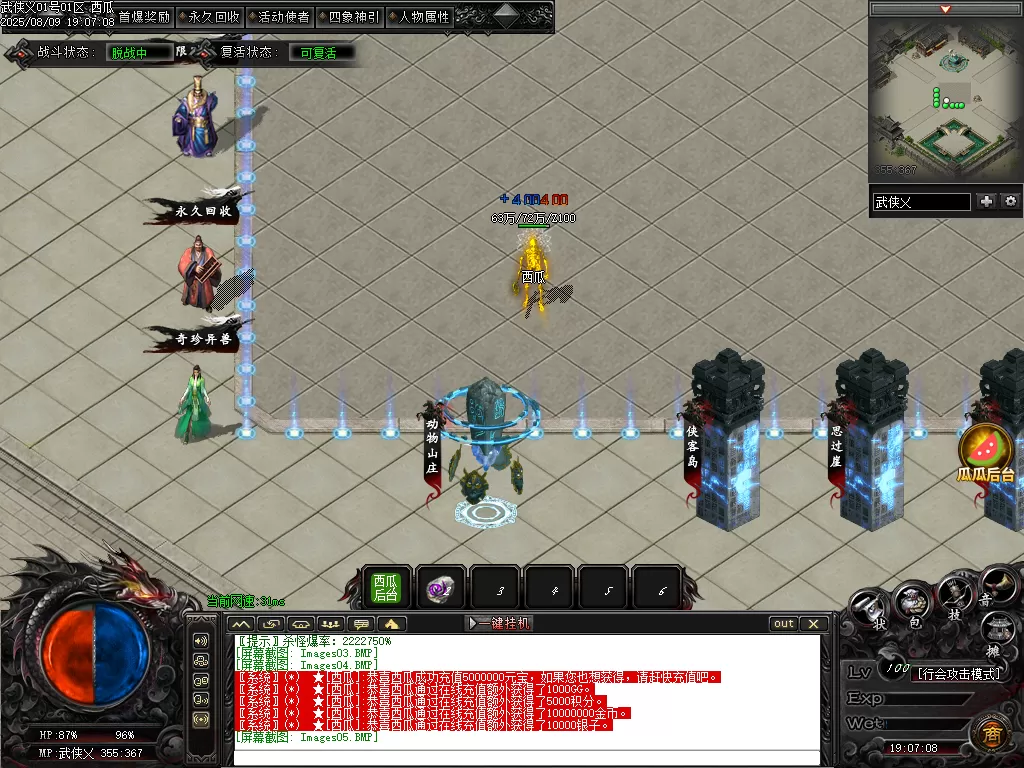Toggle the 行会攻击模式 attack mode label

(959, 674)
